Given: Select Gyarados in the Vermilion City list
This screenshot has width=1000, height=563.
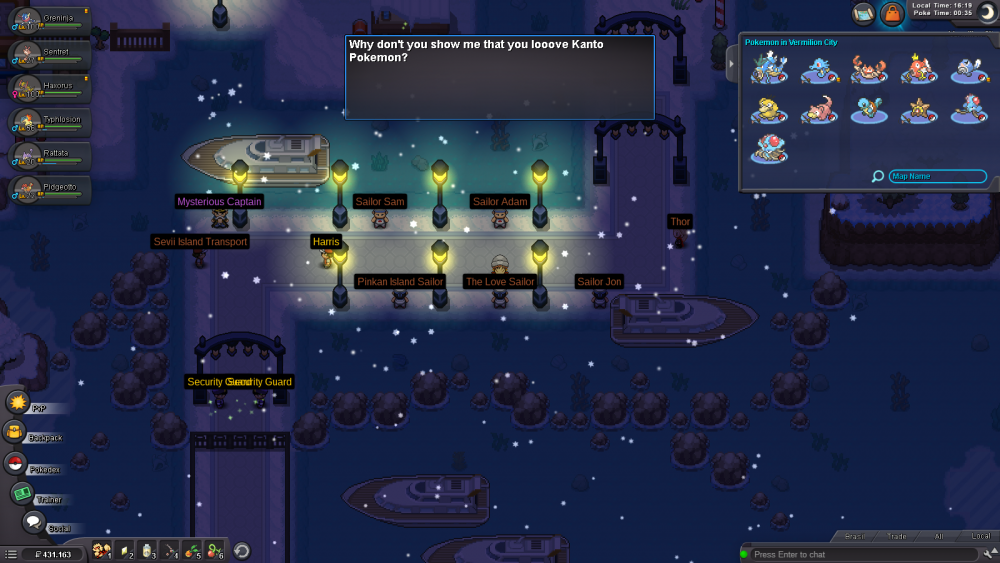Looking at the screenshot, I should tap(769, 69).
